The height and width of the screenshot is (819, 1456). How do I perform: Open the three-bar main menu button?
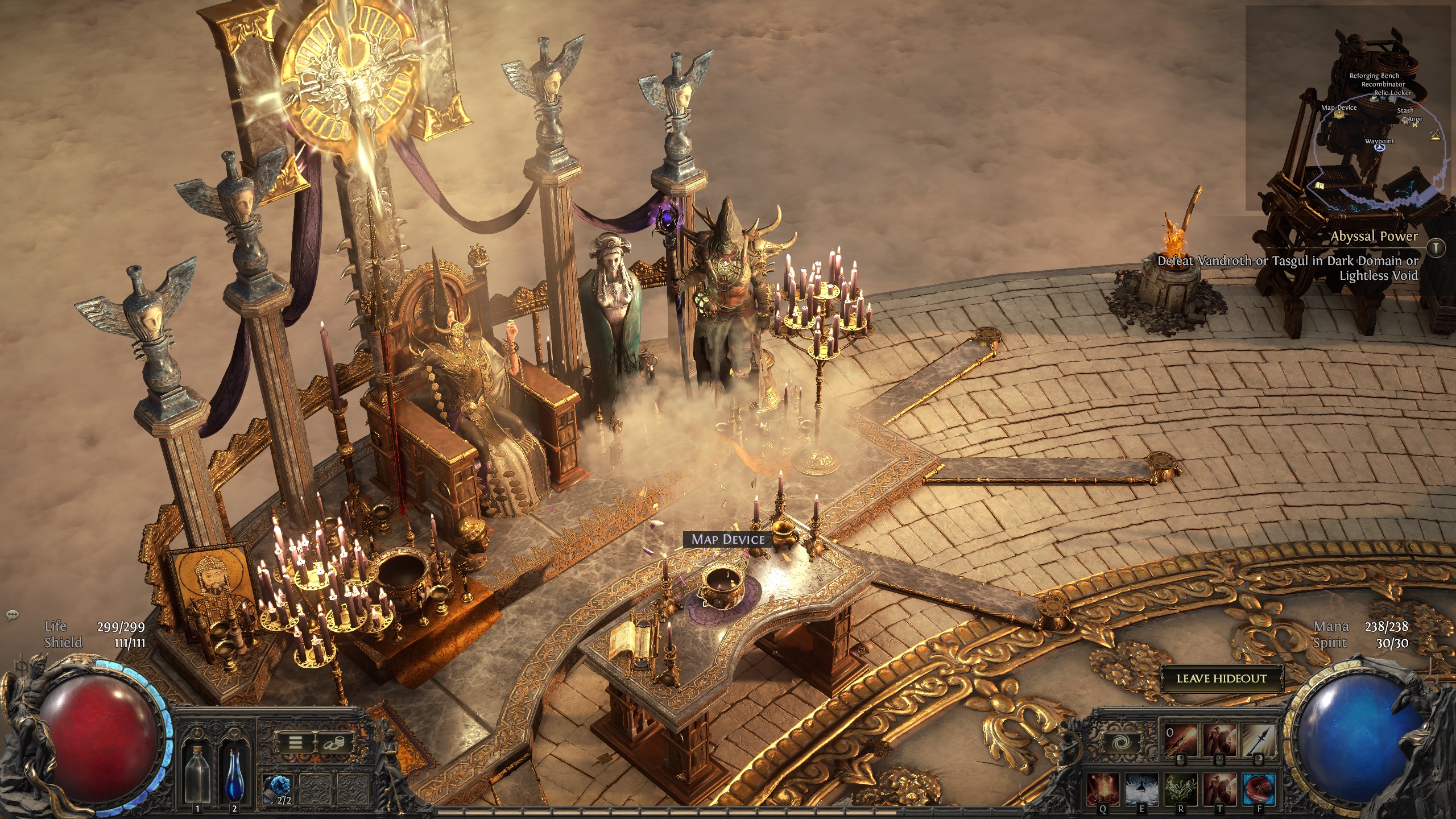(x=296, y=742)
